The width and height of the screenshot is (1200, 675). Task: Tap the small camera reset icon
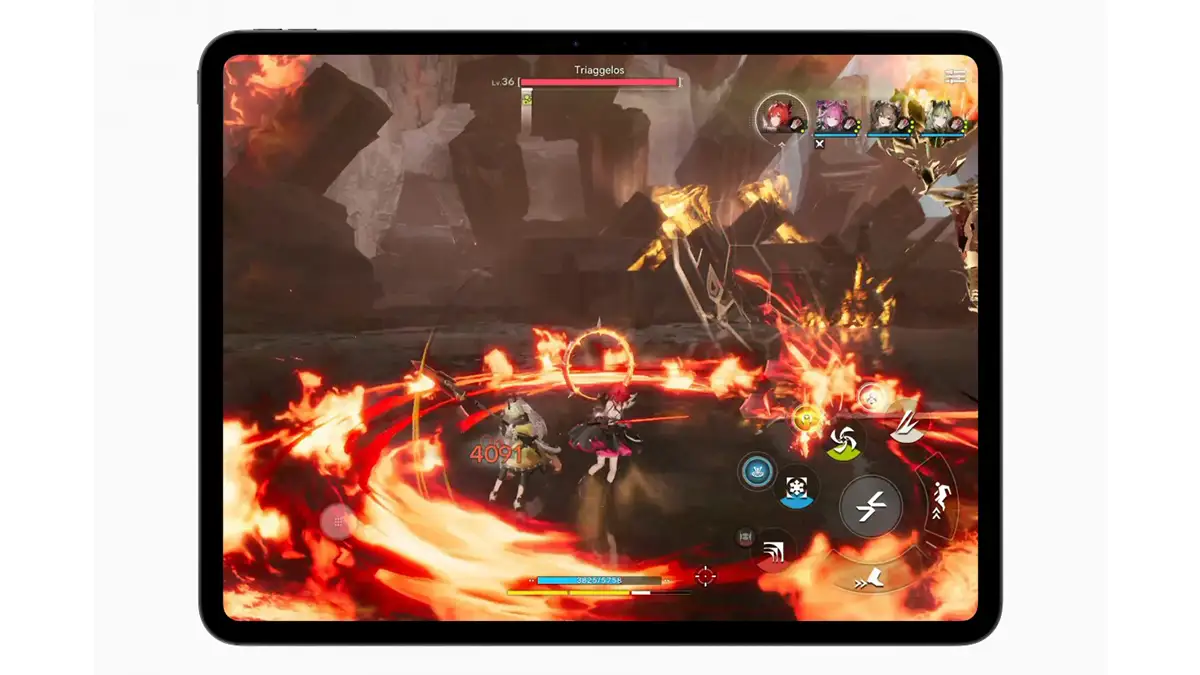click(744, 538)
